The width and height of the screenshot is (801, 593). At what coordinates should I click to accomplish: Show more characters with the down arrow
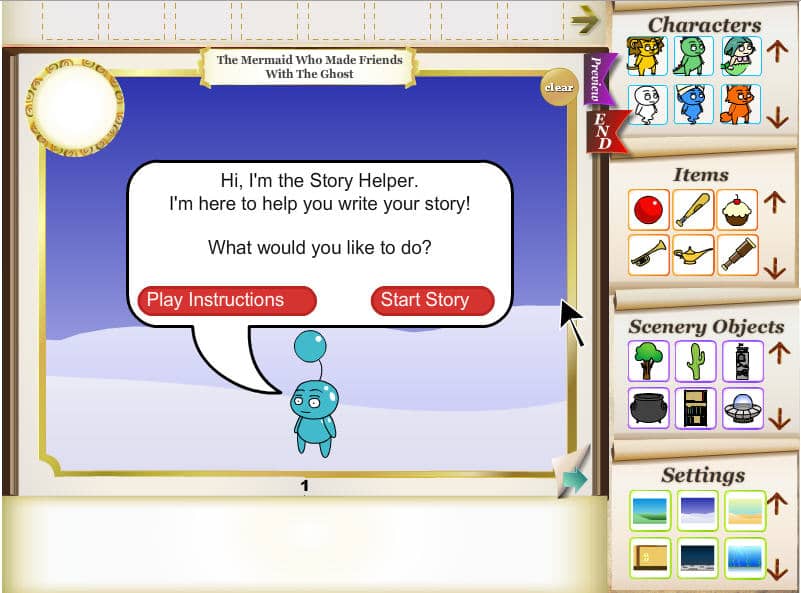(x=778, y=117)
